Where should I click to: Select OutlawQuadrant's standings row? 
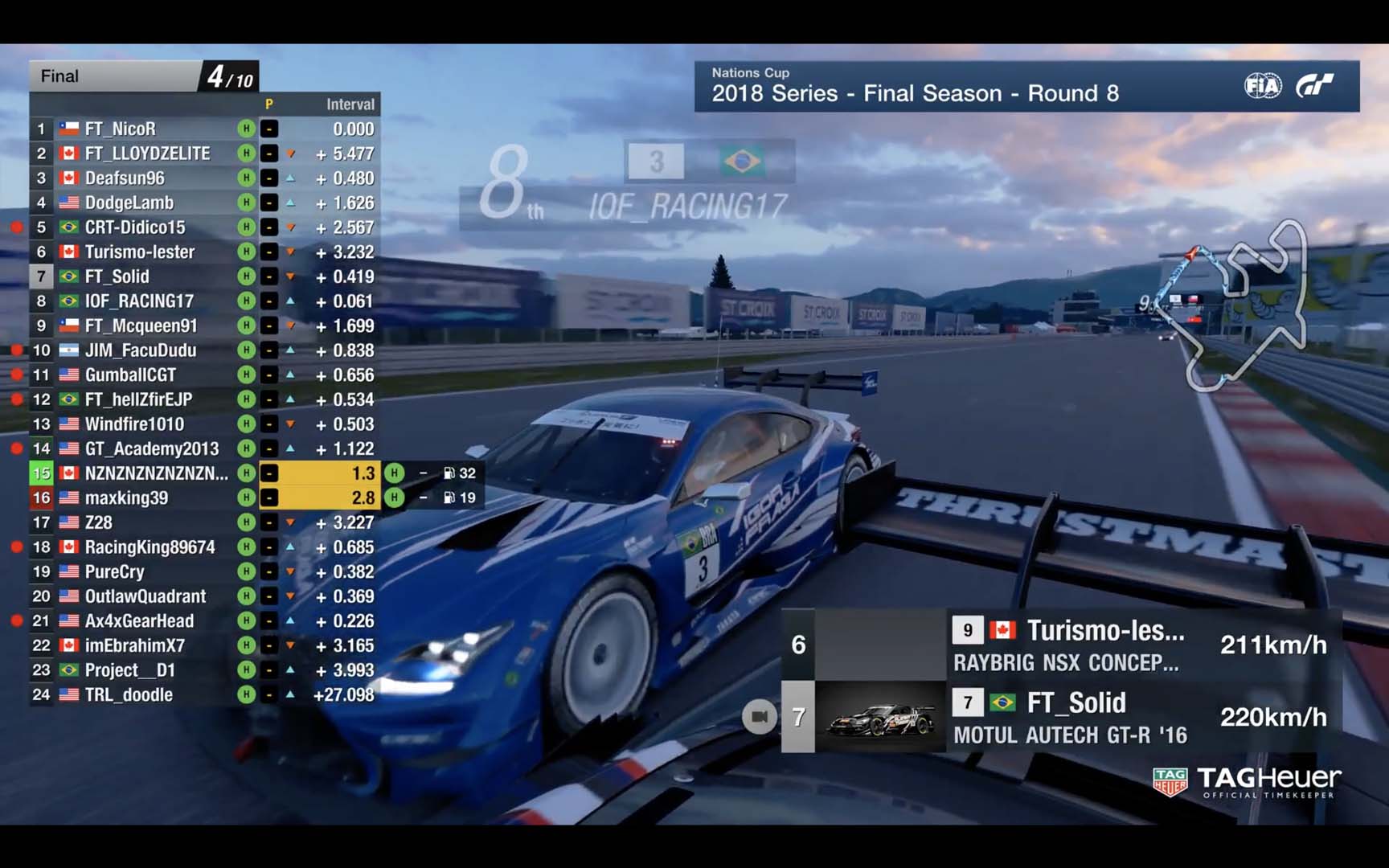pyautogui.click(x=145, y=596)
